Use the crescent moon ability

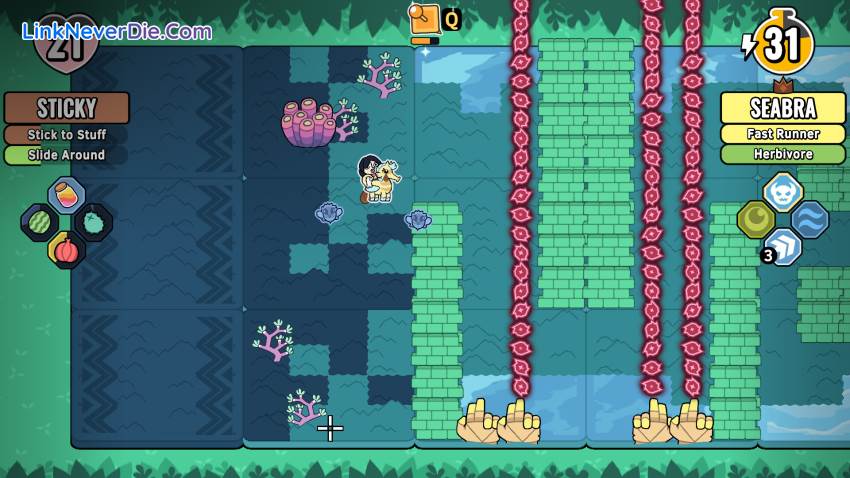[x=756, y=219]
